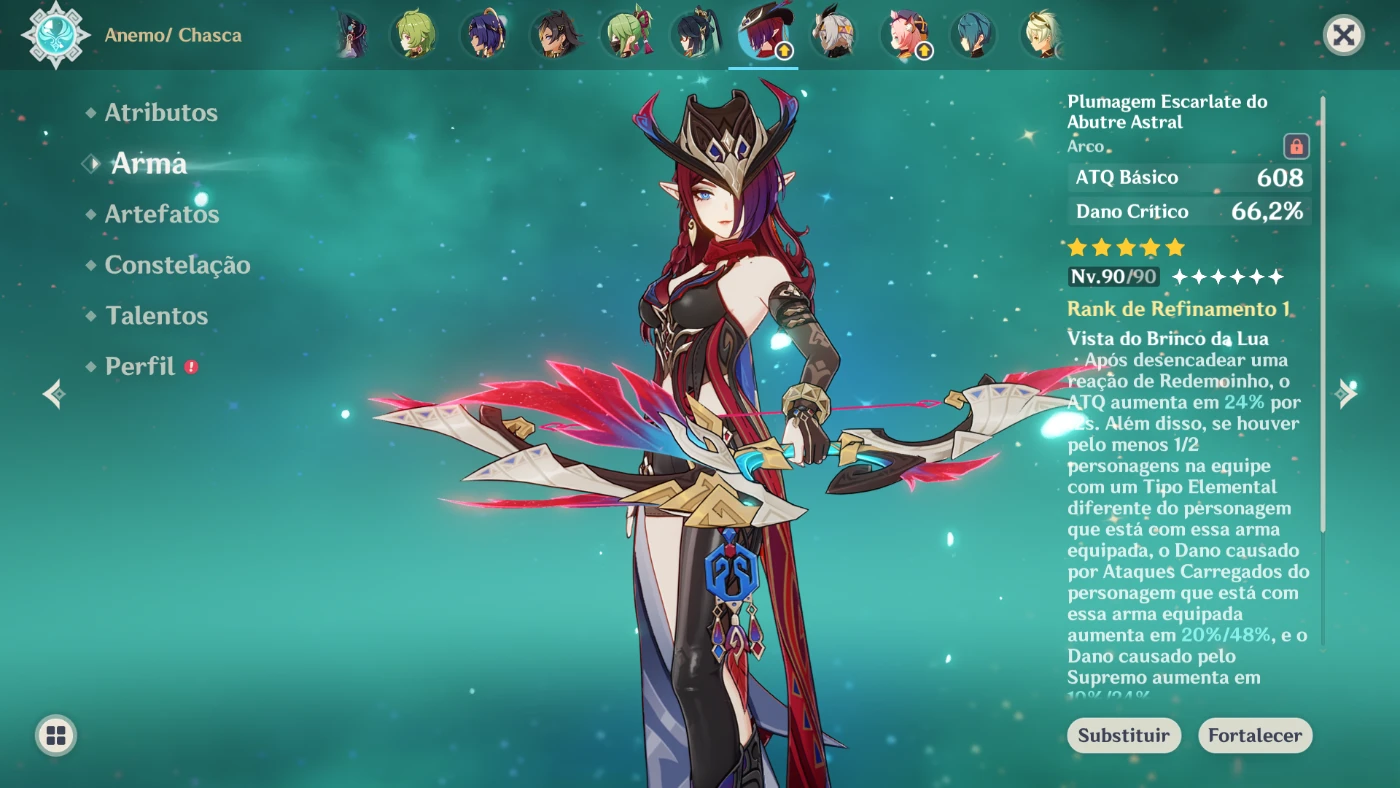Select the Arma menu entry
The width and height of the screenshot is (1400, 788).
tap(148, 164)
